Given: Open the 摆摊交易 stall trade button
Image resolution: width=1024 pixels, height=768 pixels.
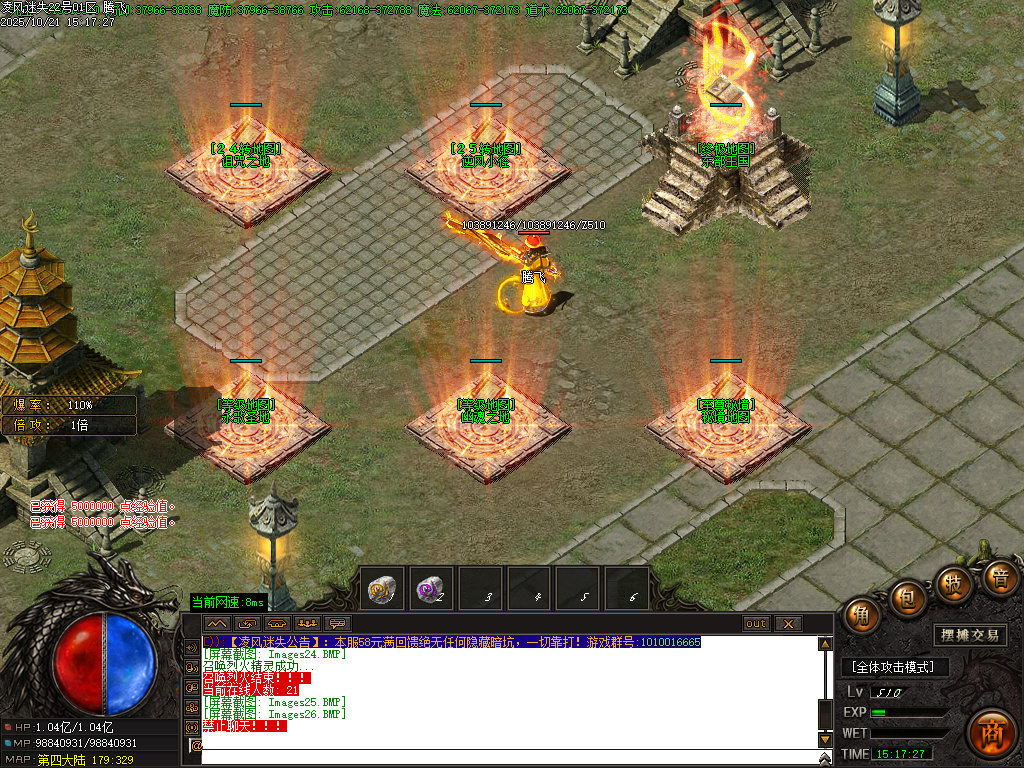Looking at the screenshot, I should pos(970,635).
